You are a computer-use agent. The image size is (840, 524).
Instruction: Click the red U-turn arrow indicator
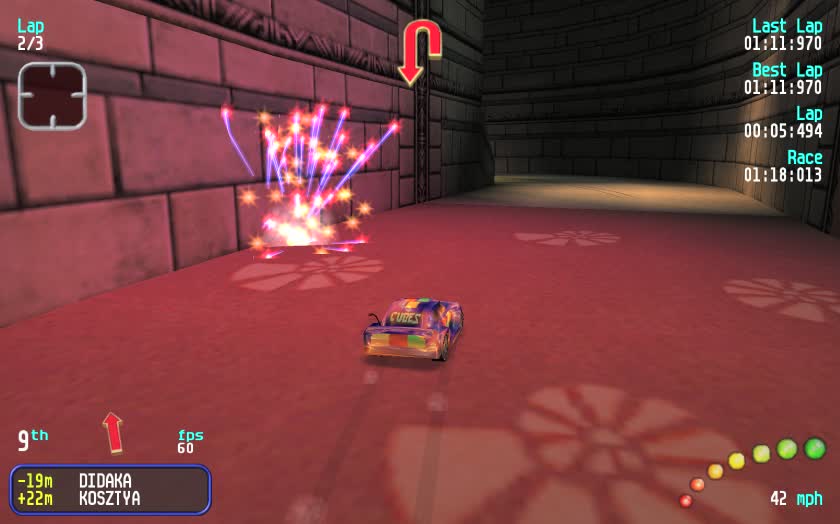pyautogui.click(x=420, y=52)
